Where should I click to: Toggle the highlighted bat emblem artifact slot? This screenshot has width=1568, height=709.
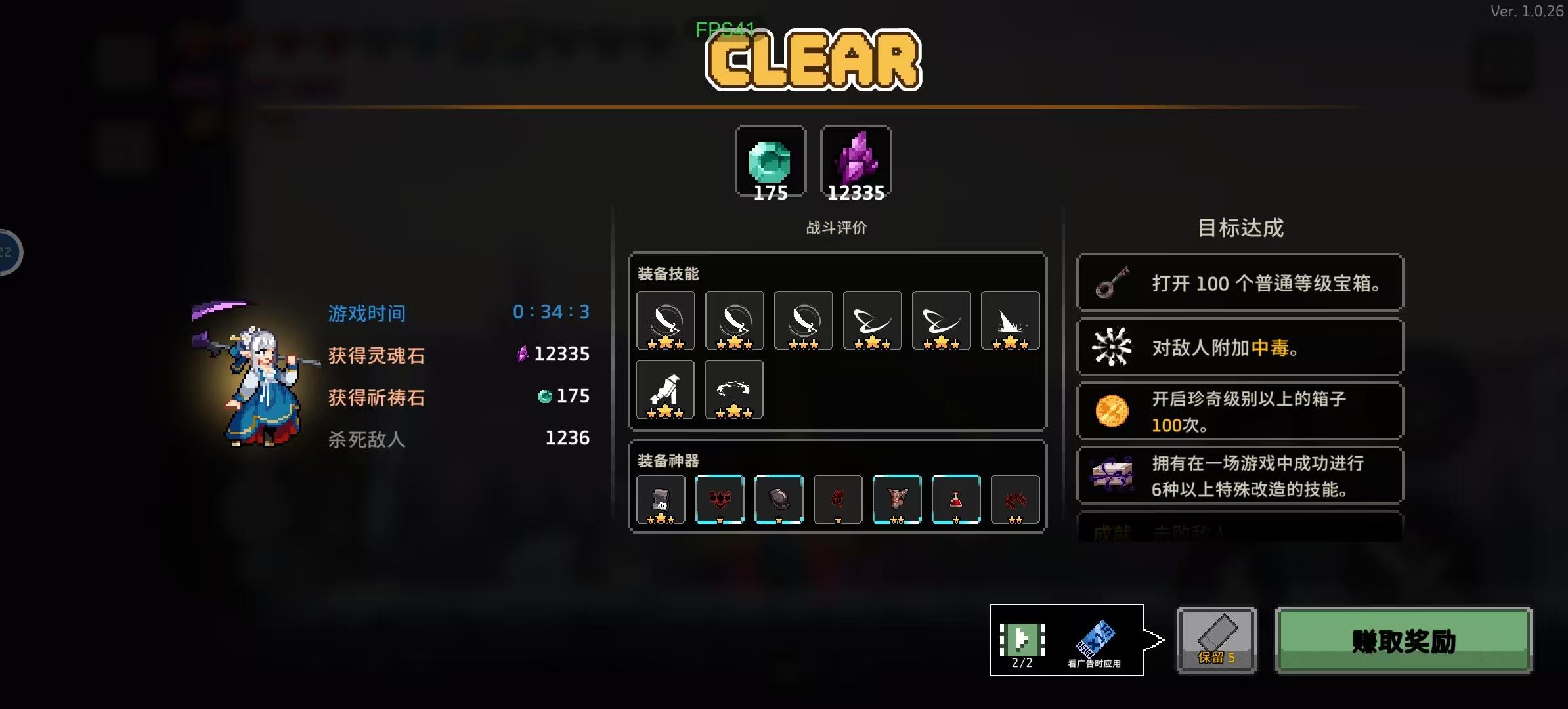(x=720, y=500)
